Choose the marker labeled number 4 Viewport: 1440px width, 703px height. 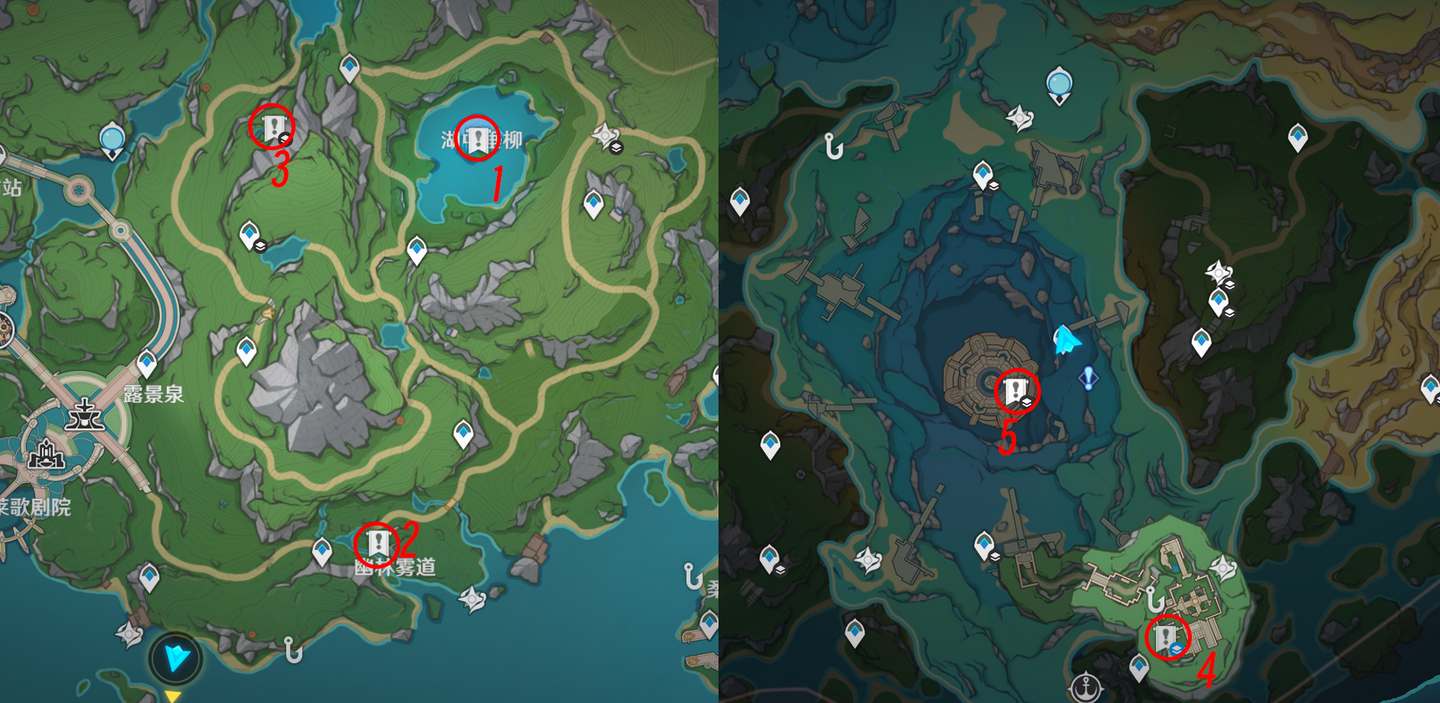click(1166, 637)
